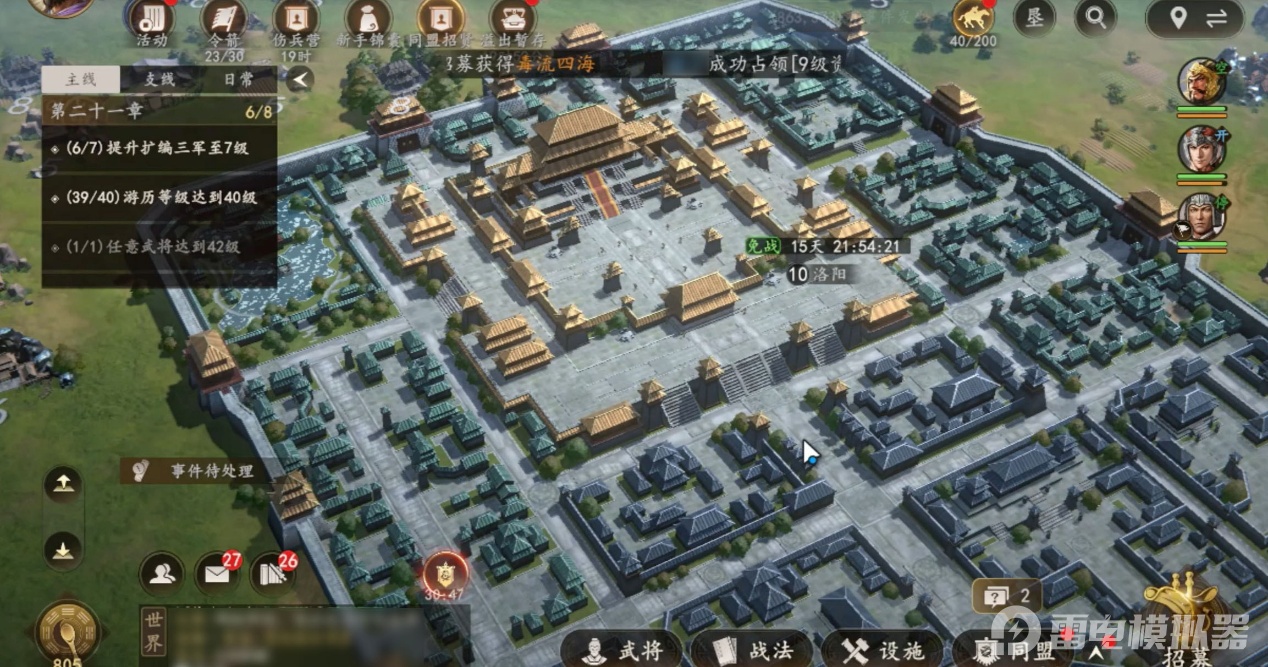Open the 新手锦囊 beginner pouch
This screenshot has height=667, width=1268.
pos(367,21)
